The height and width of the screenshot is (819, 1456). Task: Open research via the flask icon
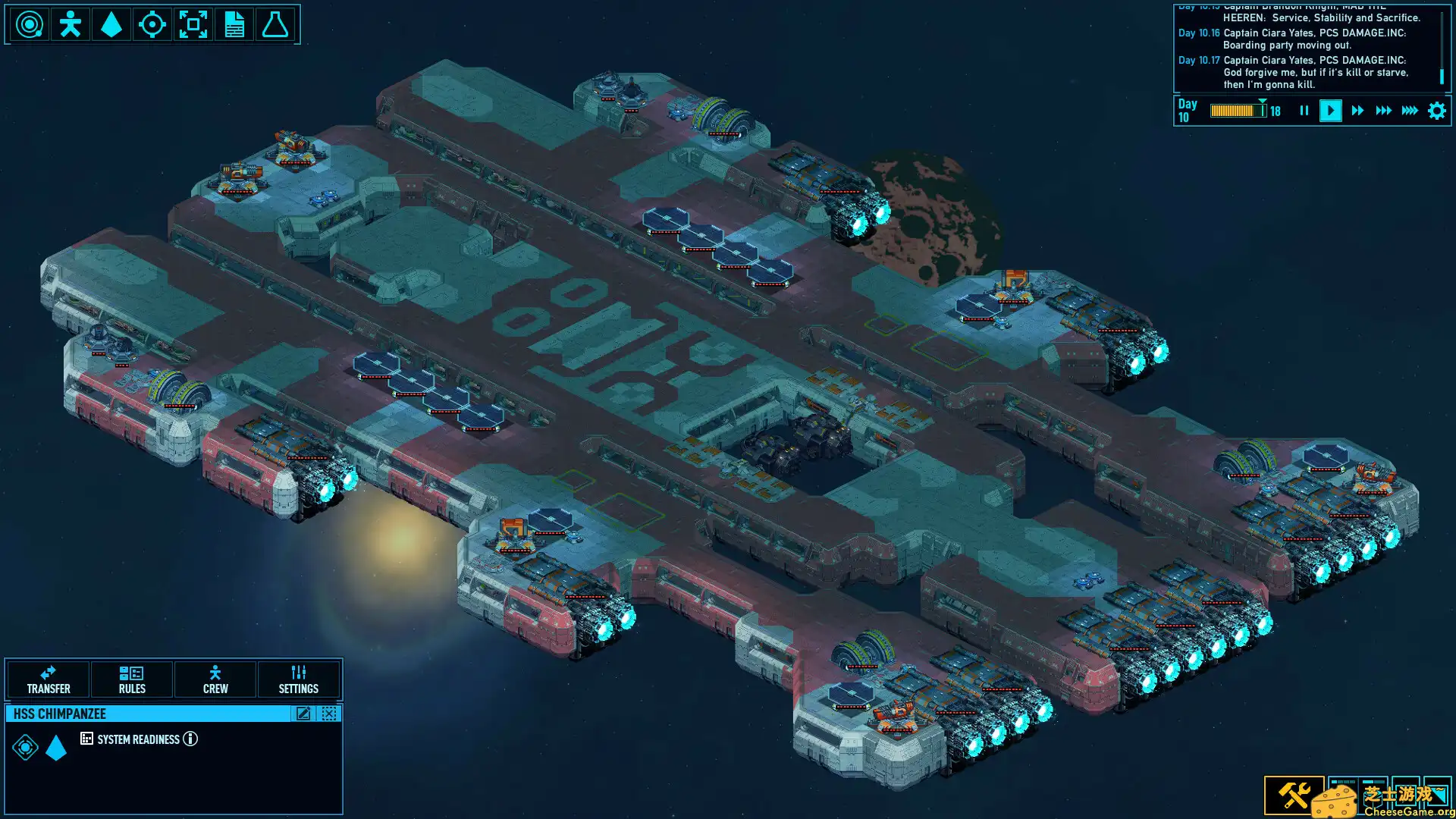point(275,24)
